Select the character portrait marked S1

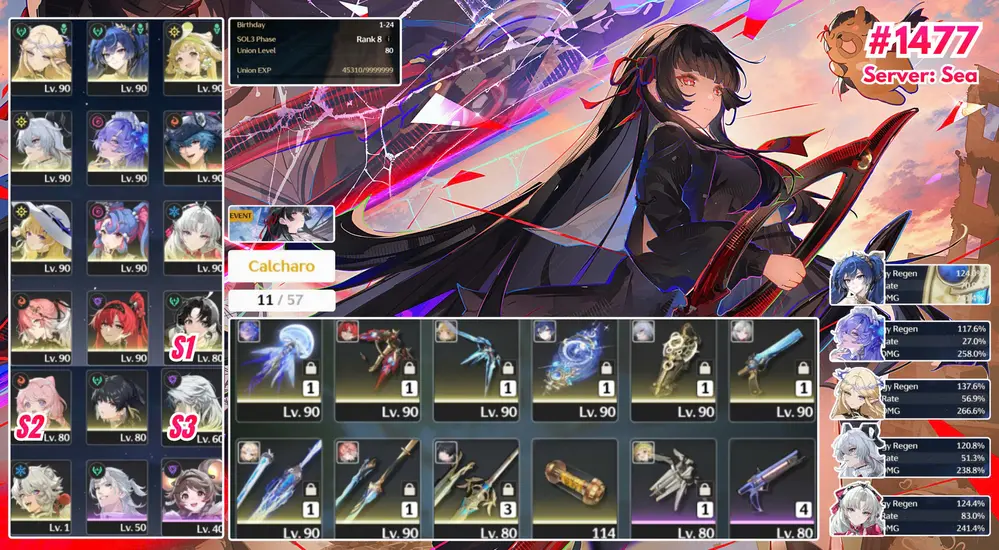[193, 325]
